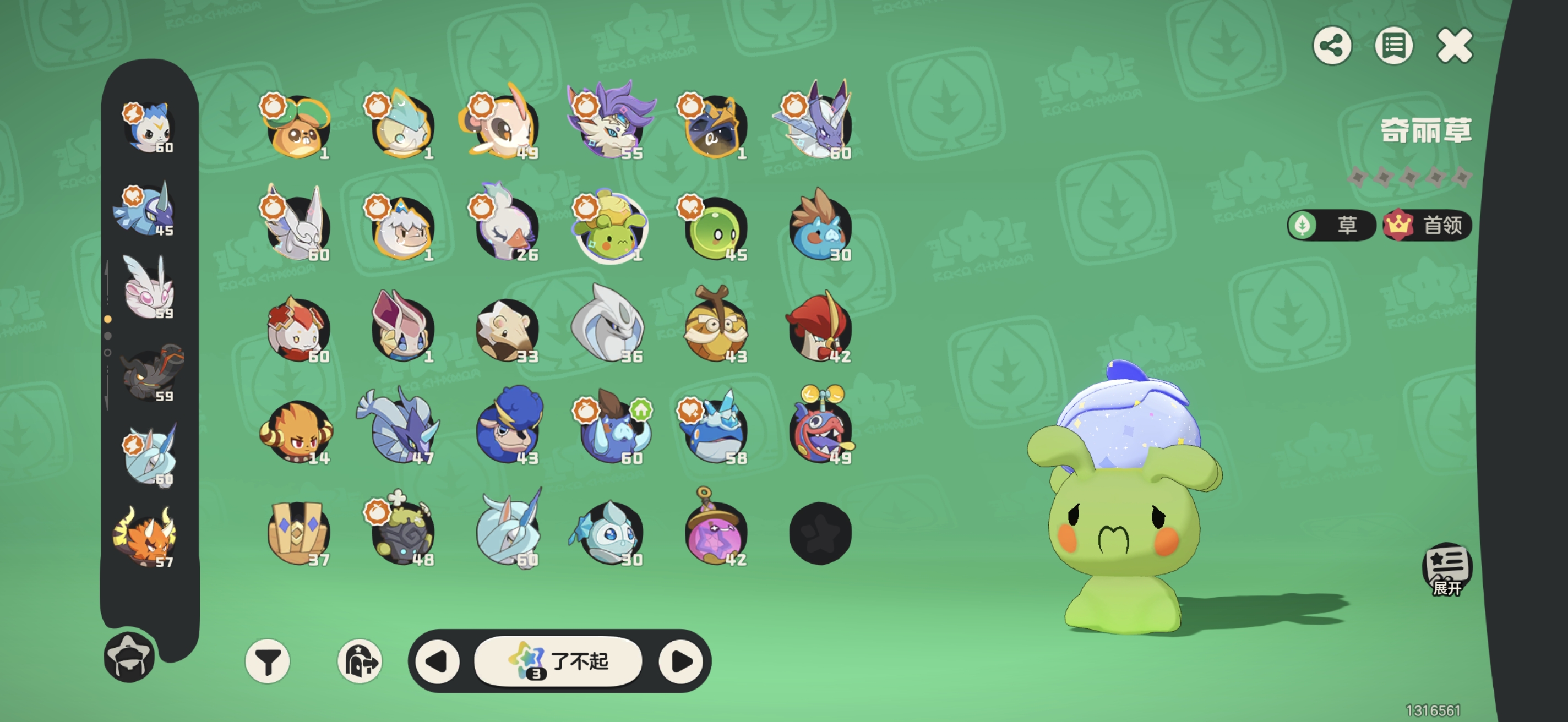Open the list view icon
The image size is (1568, 722).
1393,46
